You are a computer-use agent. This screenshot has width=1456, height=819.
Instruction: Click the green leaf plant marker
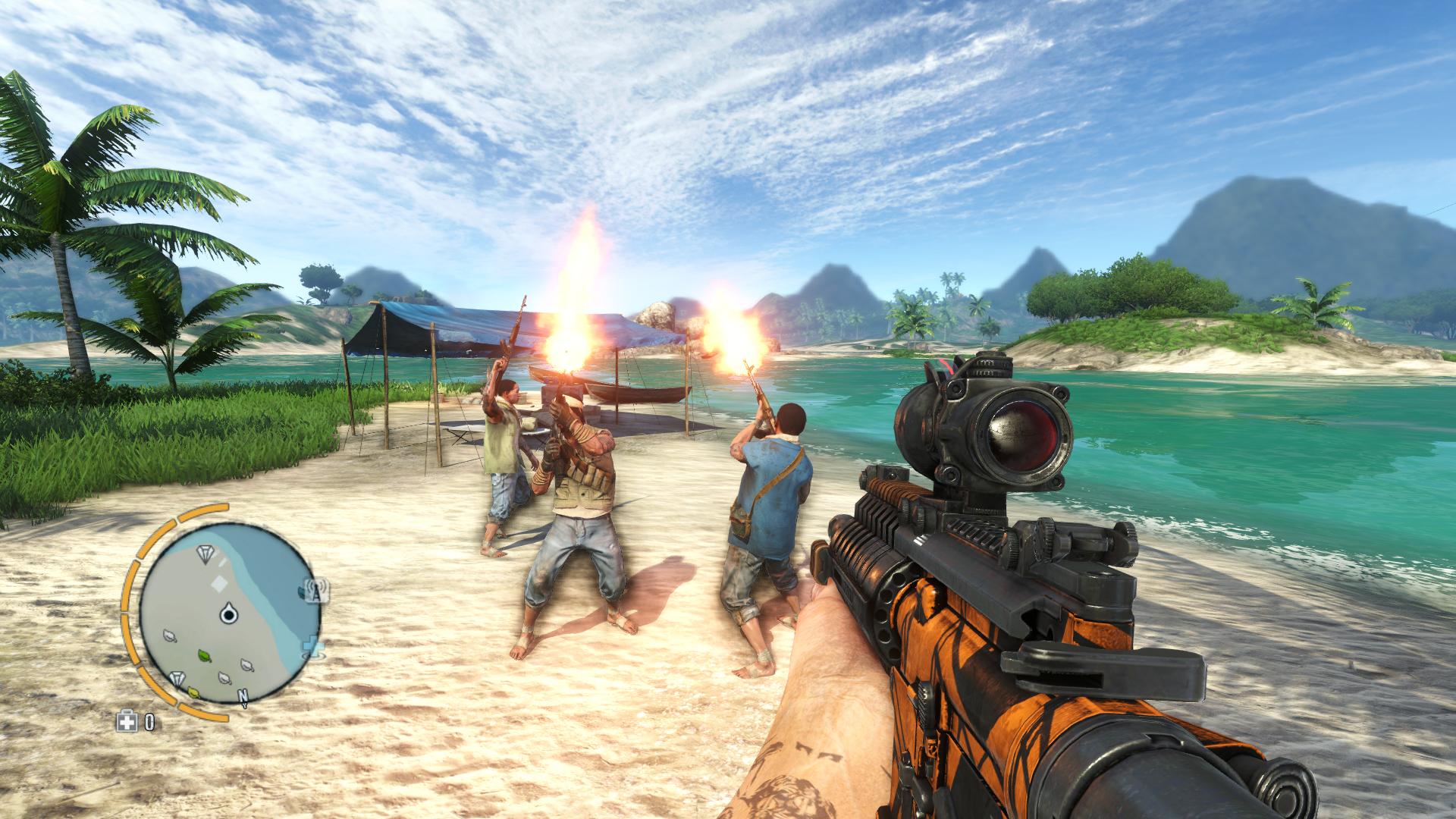(205, 654)
